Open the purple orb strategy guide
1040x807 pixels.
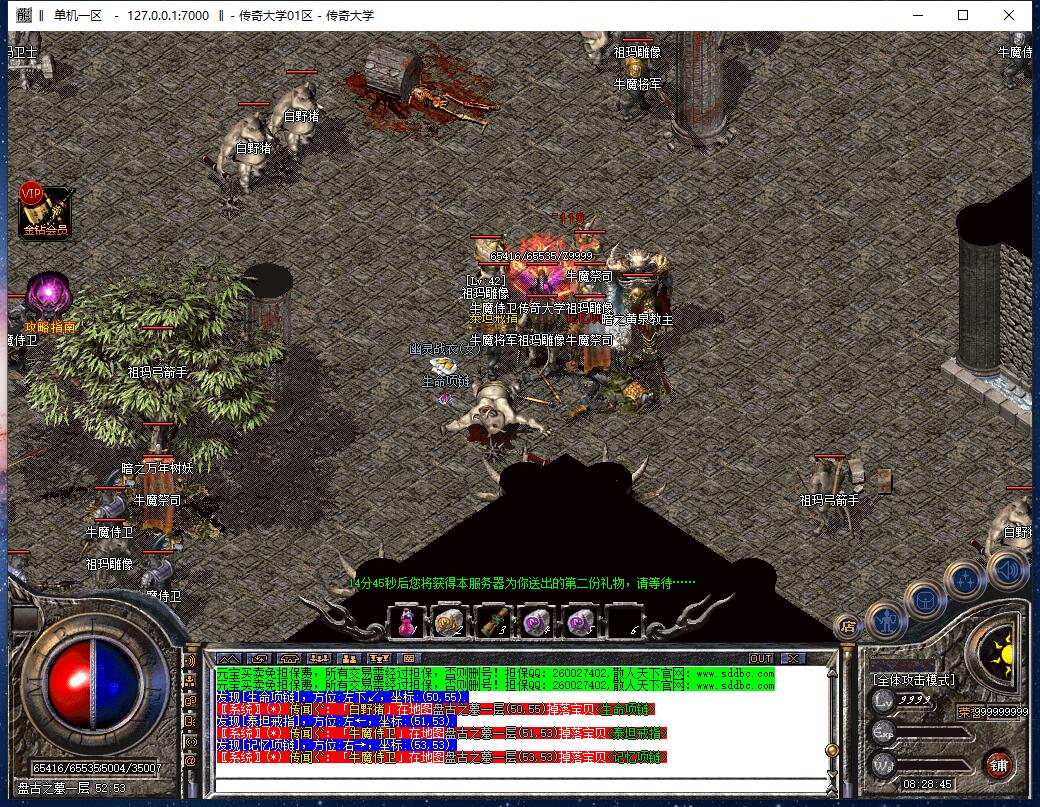(48, 296)
